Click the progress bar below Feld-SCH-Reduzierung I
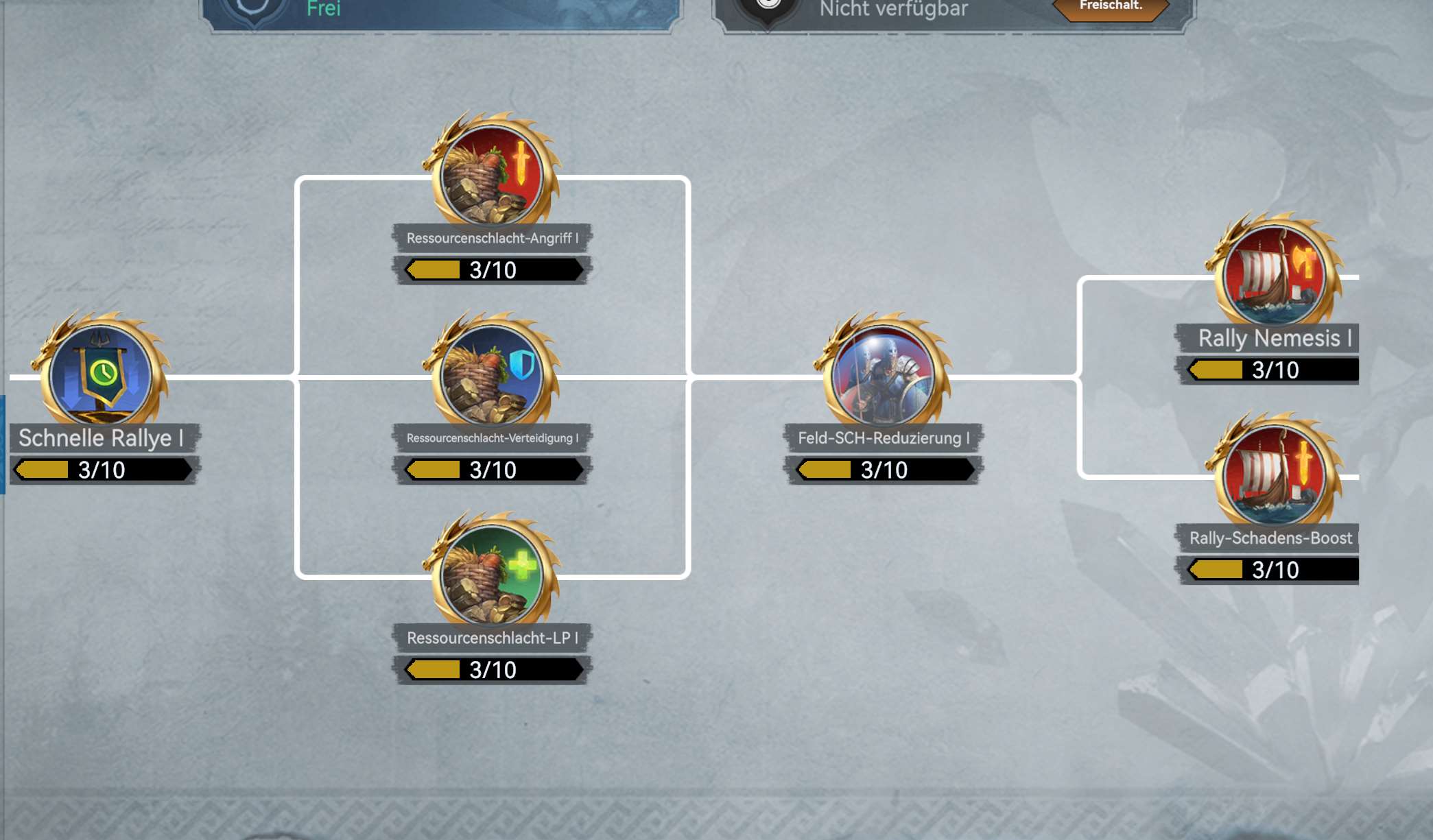 pos(884,470)
